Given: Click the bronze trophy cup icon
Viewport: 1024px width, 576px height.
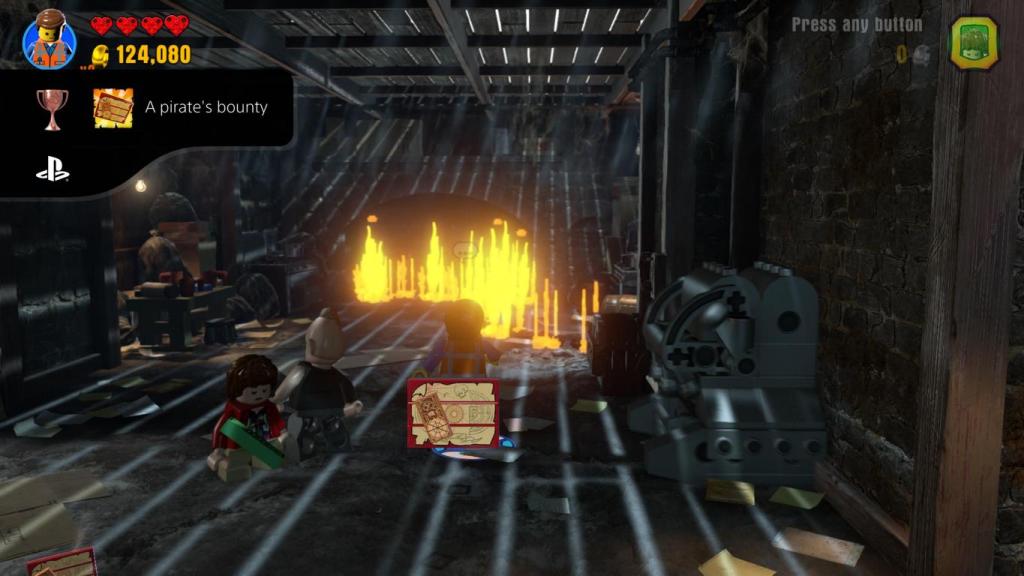Looking at the screenshot, I should tap(52, 108).
